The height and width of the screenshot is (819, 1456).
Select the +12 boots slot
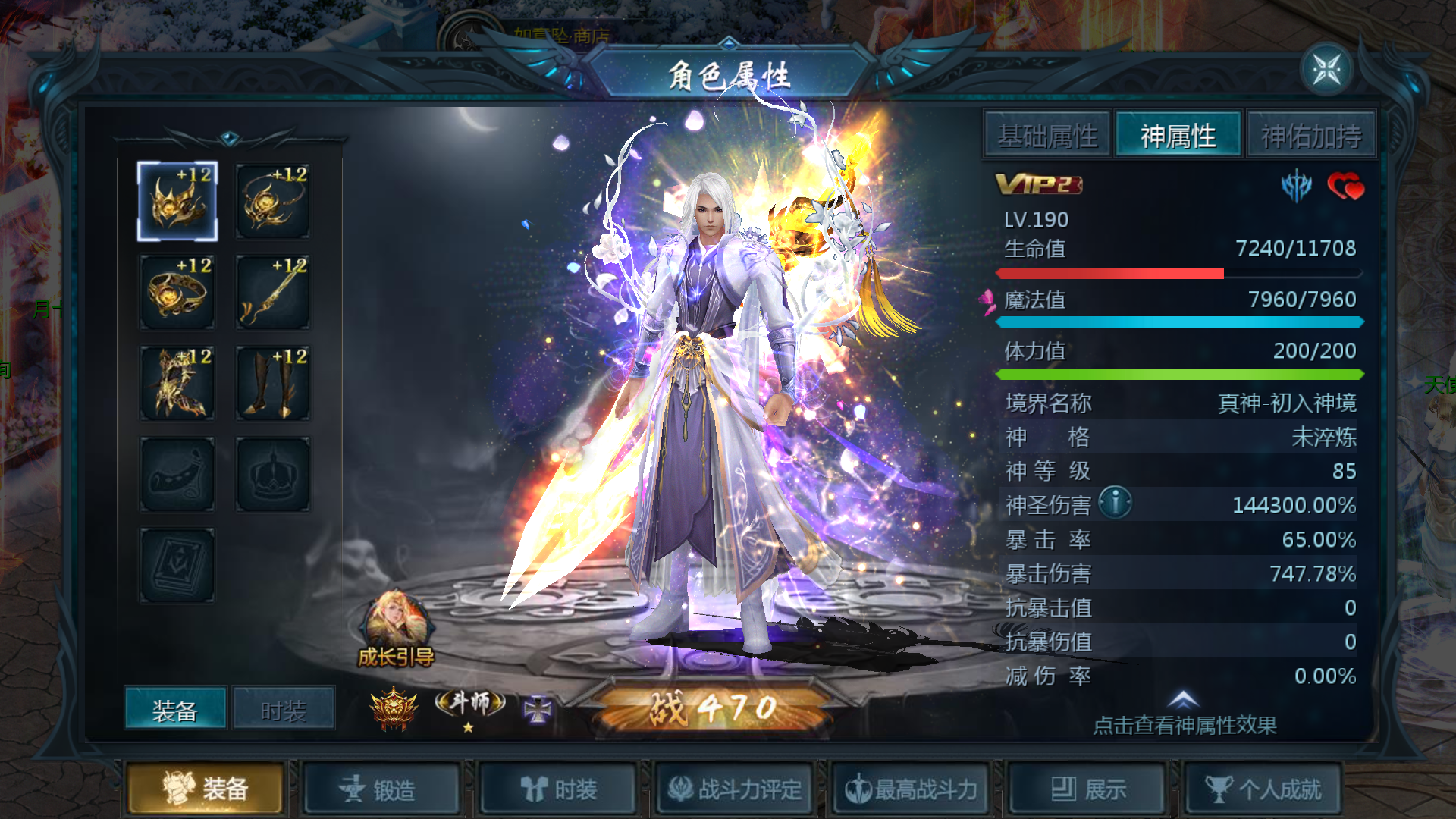coord(273,384)
